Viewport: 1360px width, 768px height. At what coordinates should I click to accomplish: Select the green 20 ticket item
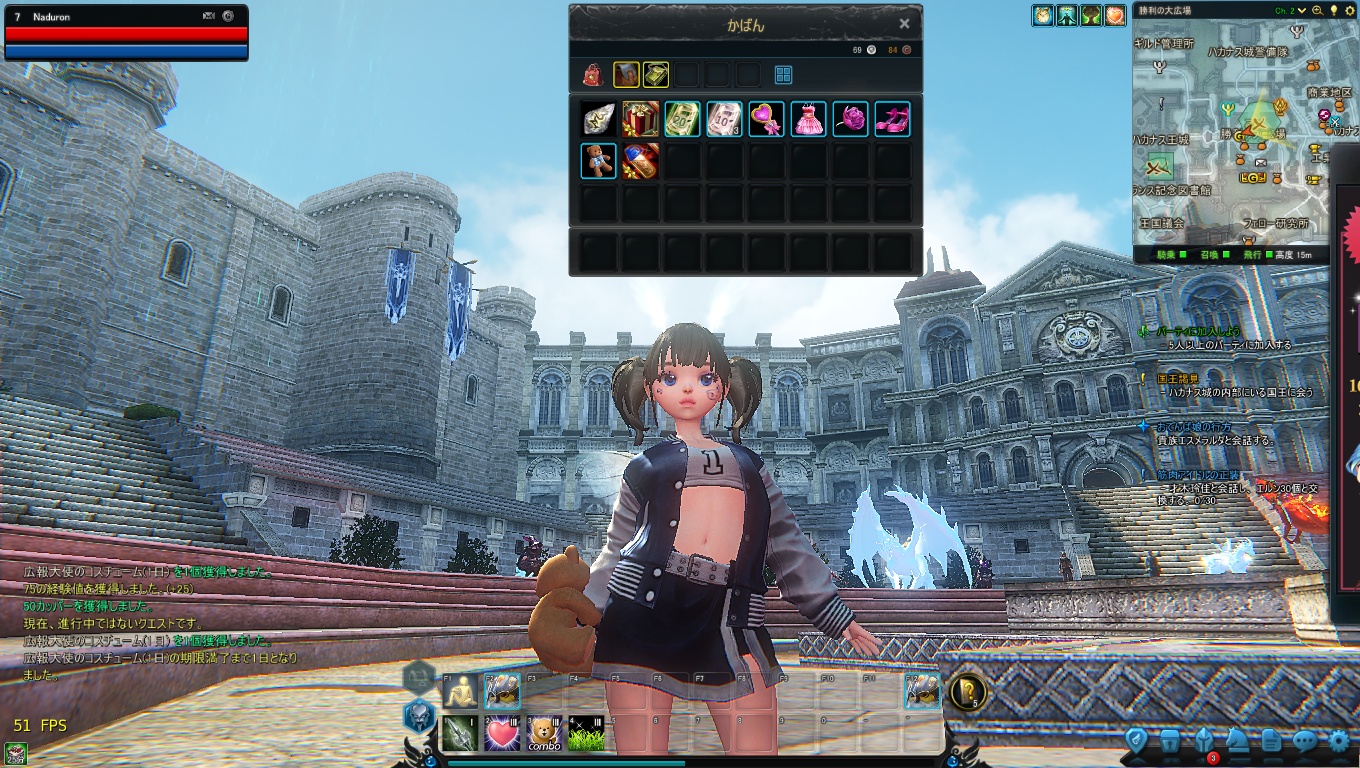pos(682,119)
